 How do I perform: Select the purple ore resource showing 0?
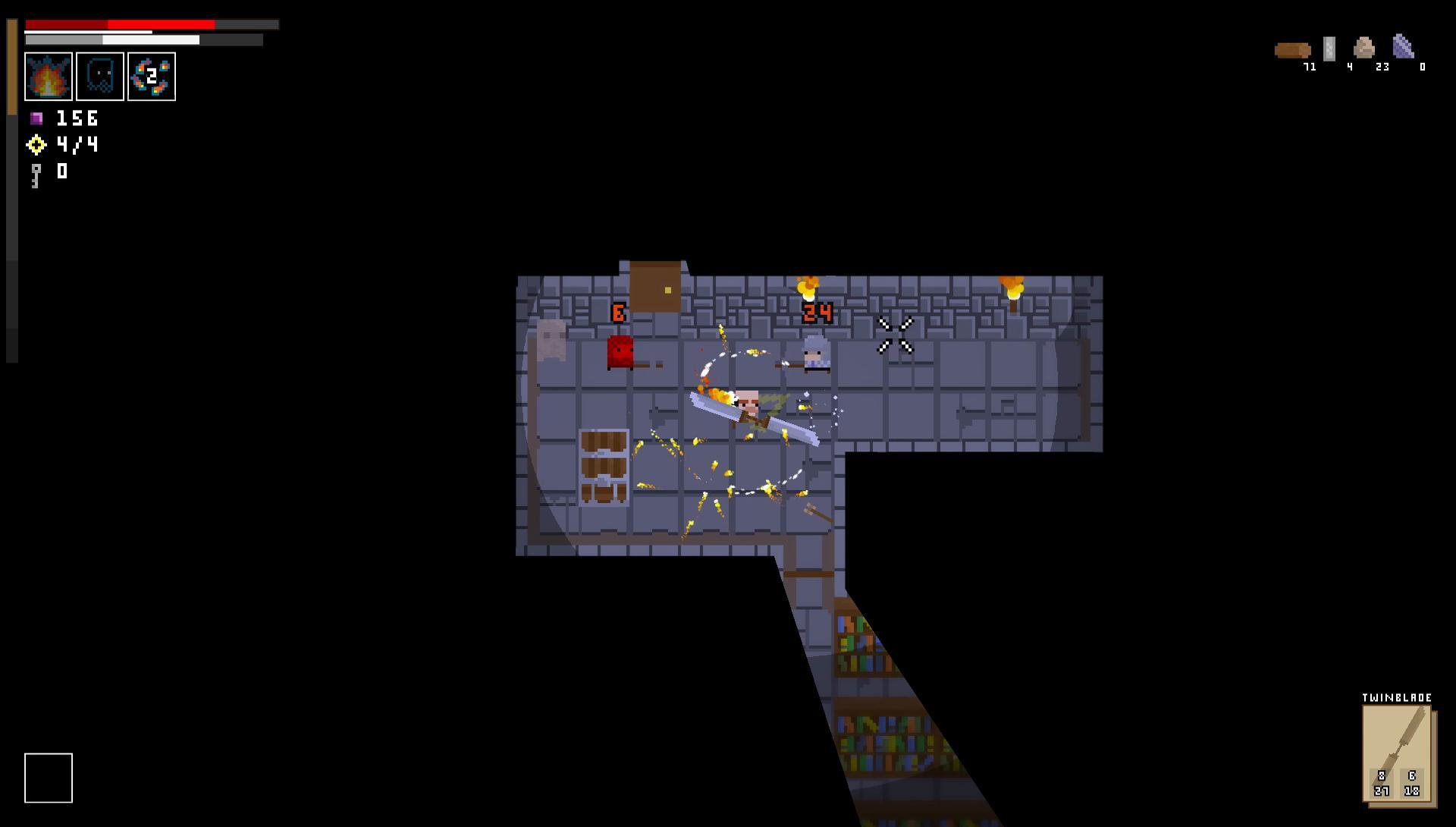click(x=1404, y=47)
